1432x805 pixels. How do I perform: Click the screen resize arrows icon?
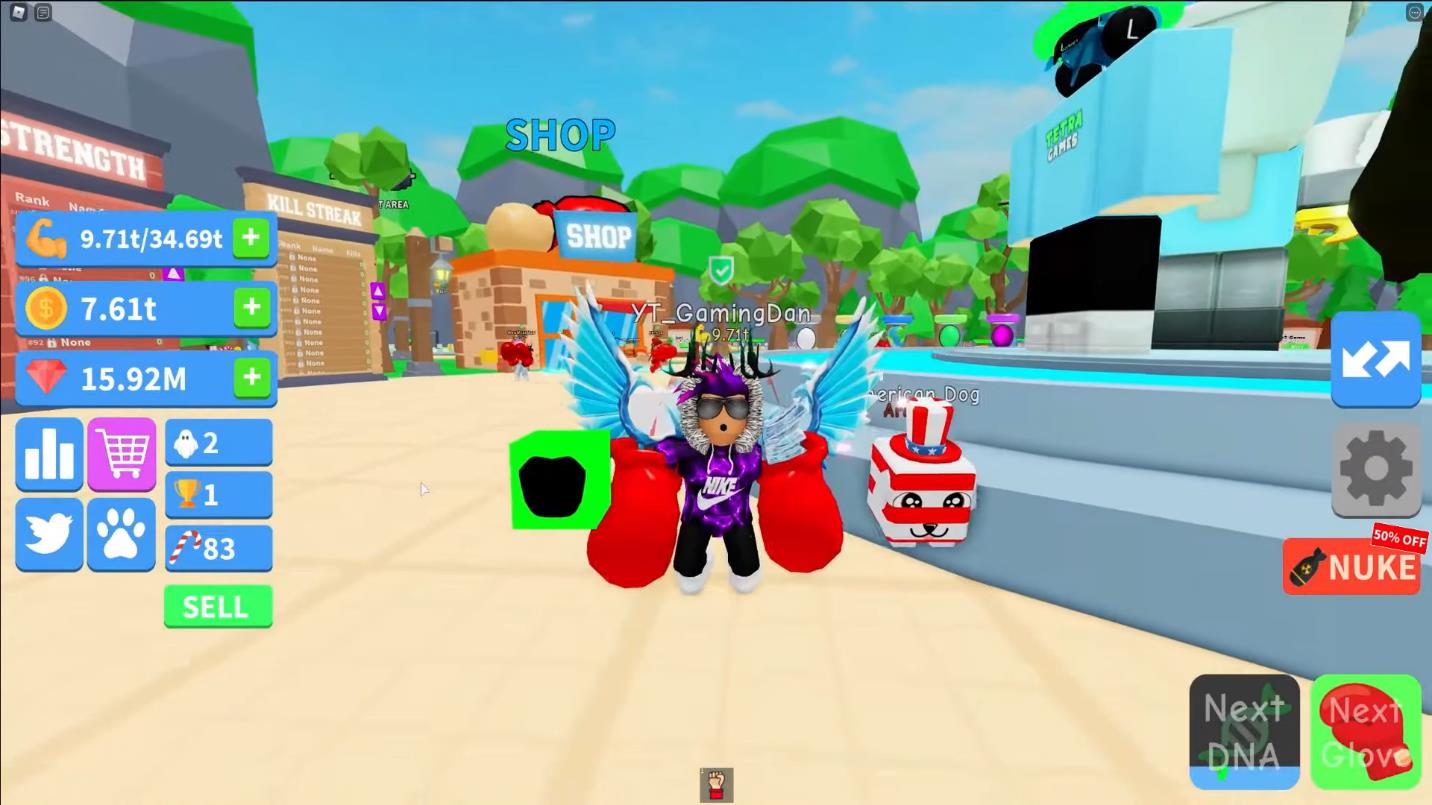click(1376, 359)
